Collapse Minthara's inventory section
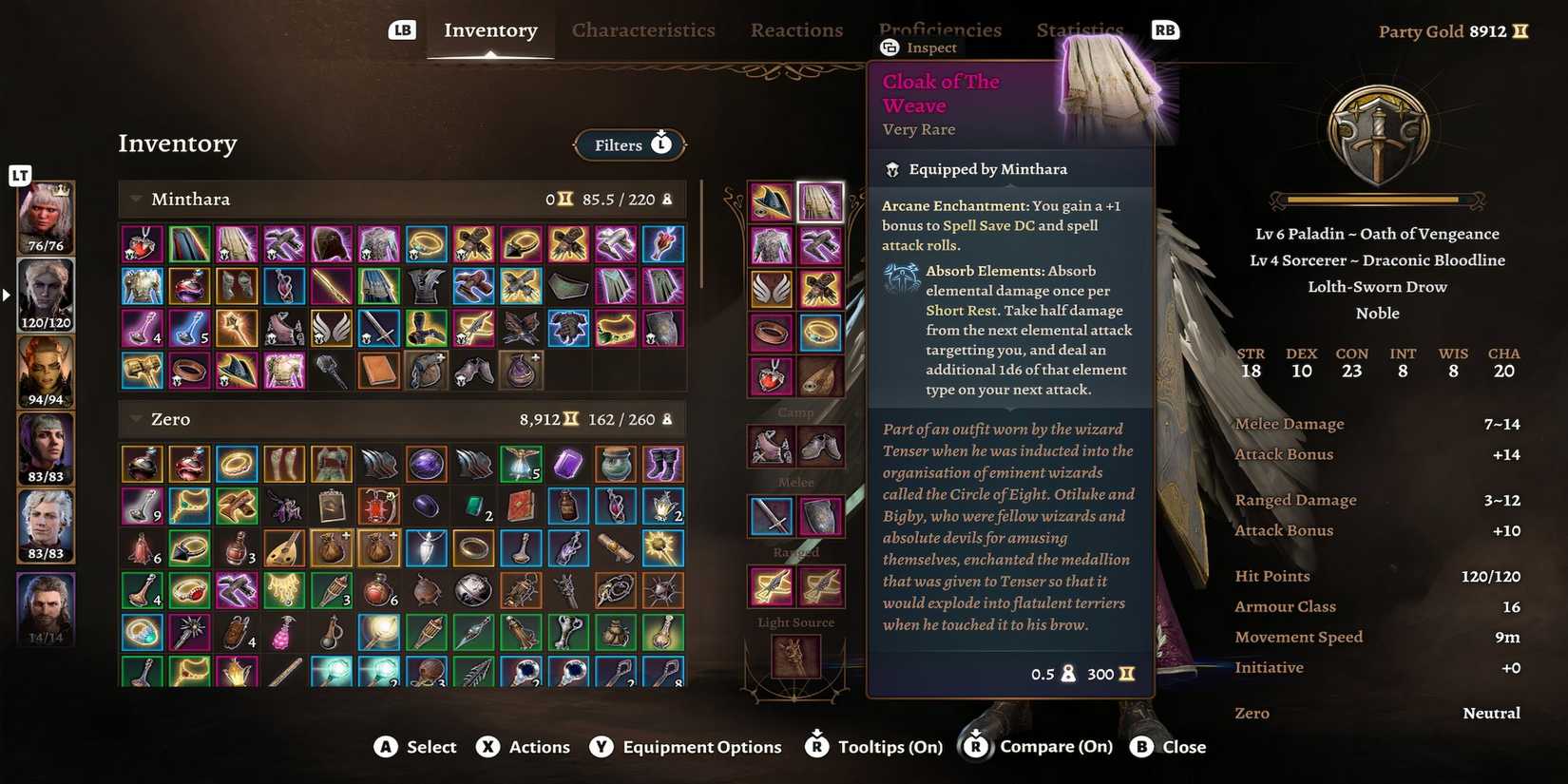 [x=134, y=199]
